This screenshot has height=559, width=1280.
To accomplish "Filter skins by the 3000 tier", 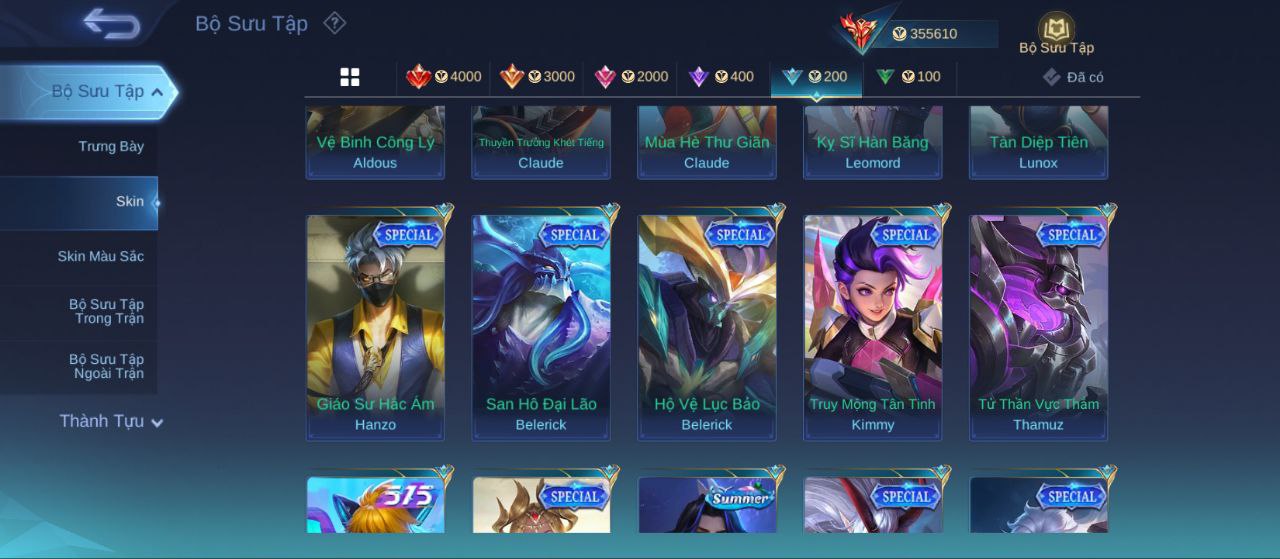I will coord(538,77).
